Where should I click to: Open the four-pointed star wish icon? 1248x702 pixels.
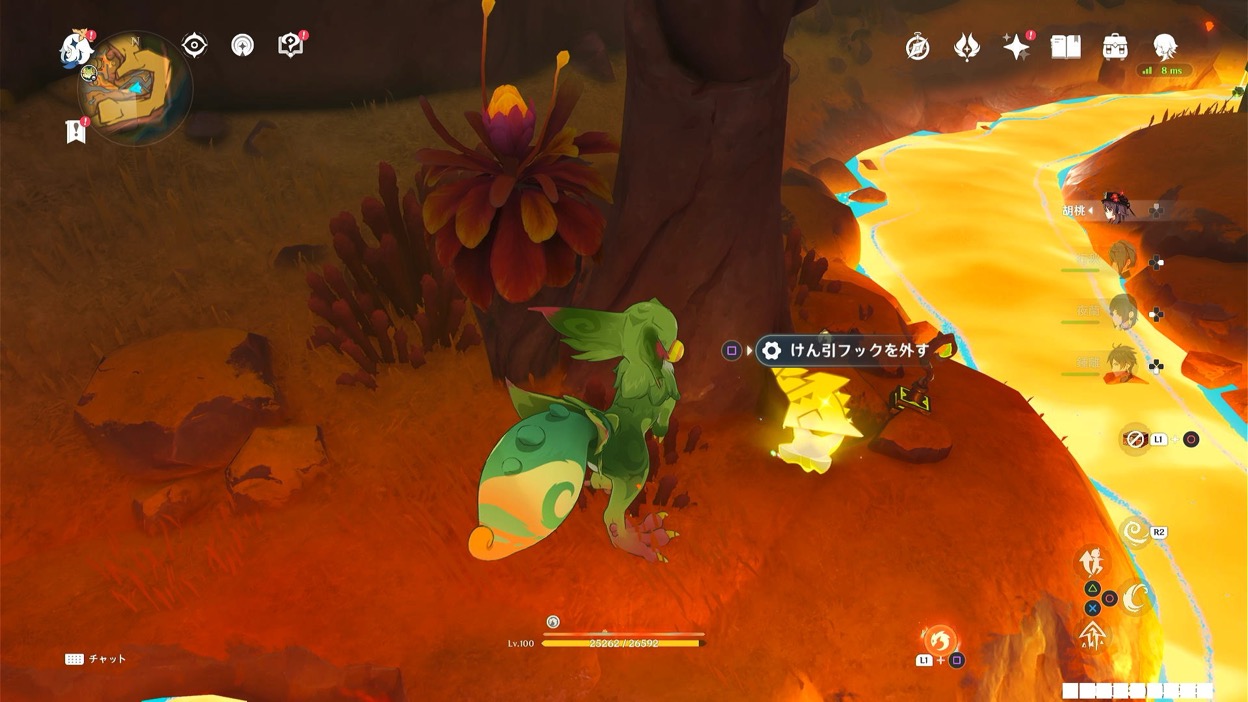coord(1016,47)
